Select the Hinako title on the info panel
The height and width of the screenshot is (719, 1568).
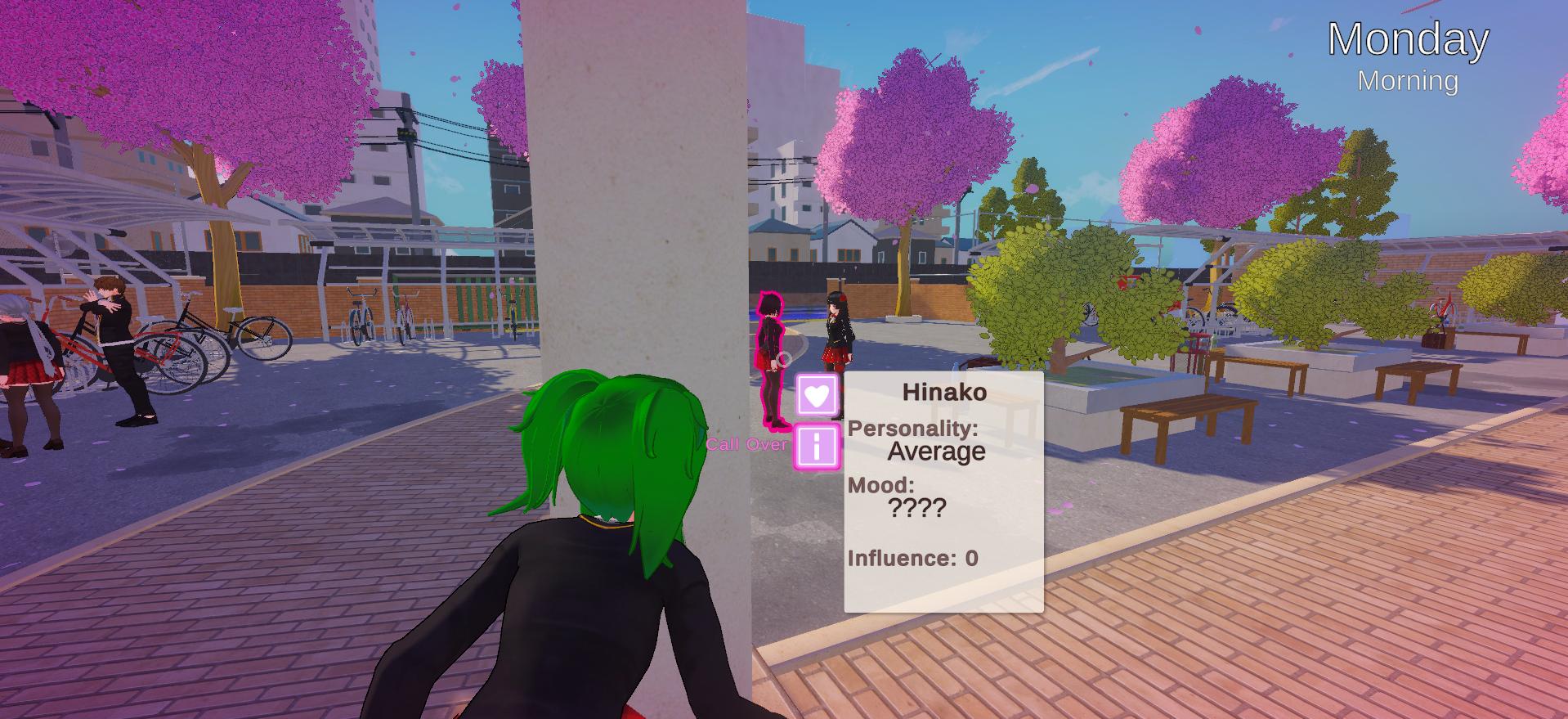click(945, 391)
